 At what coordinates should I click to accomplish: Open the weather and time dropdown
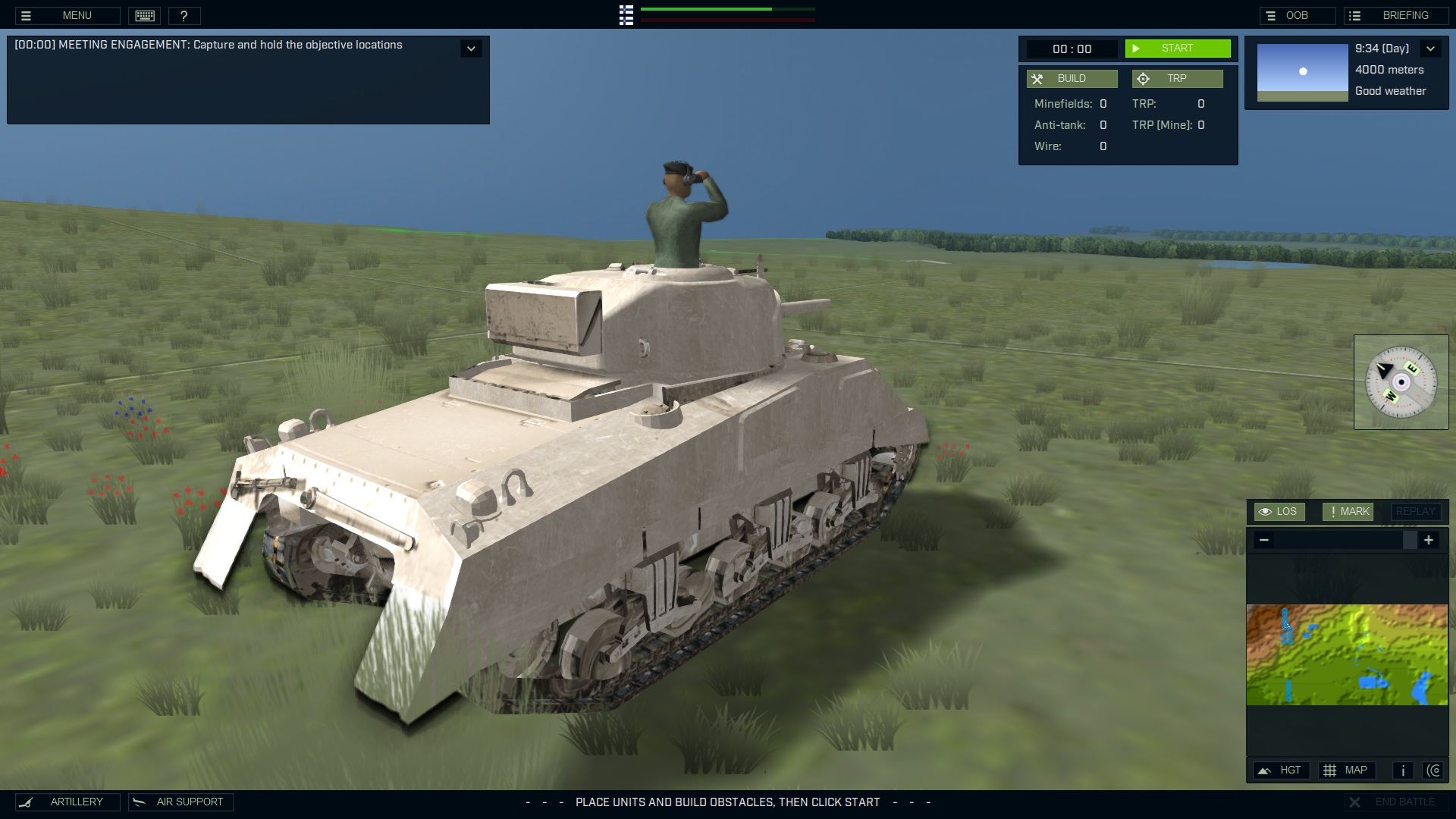pos(1432,48)
